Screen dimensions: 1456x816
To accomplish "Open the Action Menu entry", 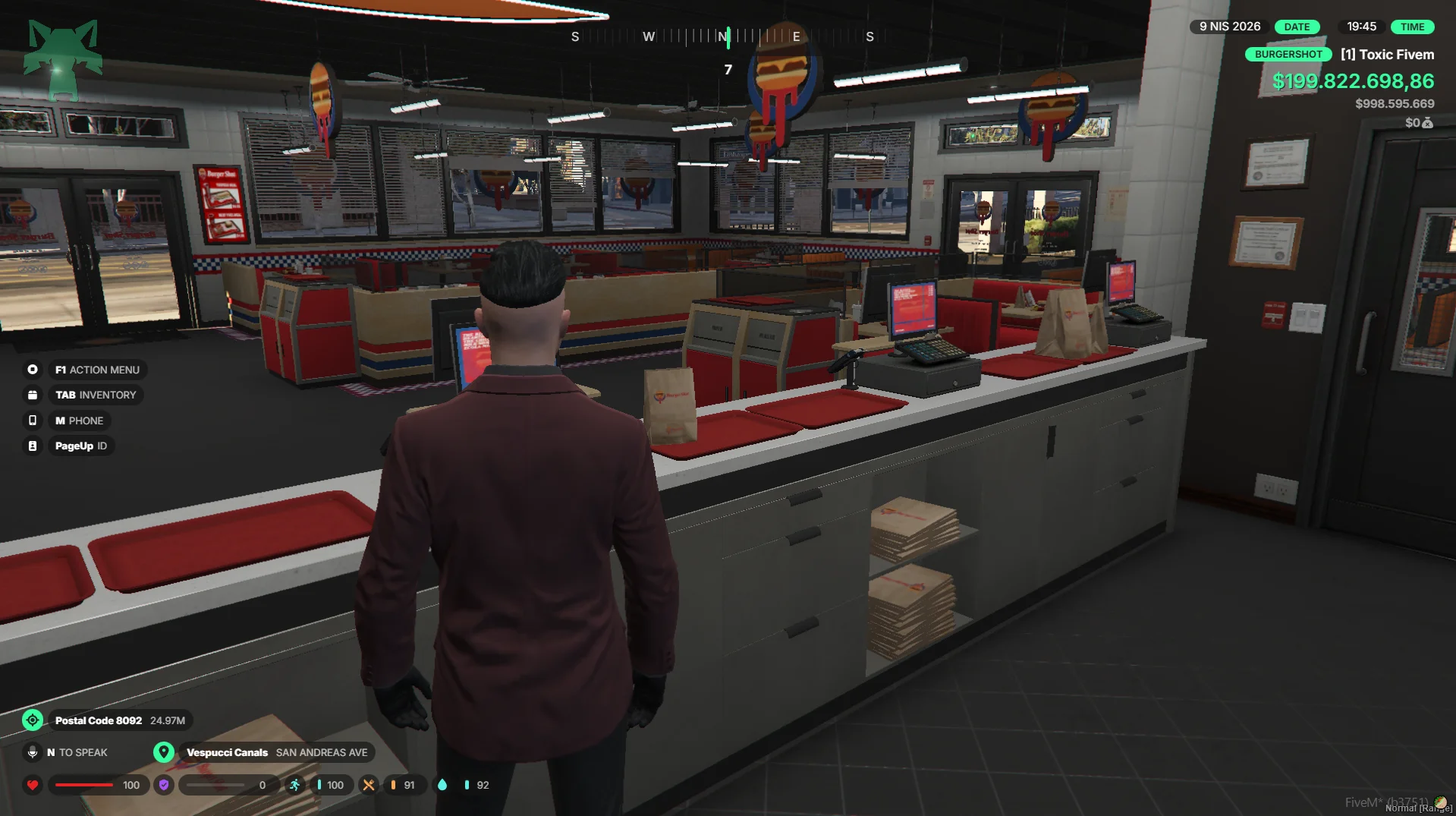I will pos(96,370).
